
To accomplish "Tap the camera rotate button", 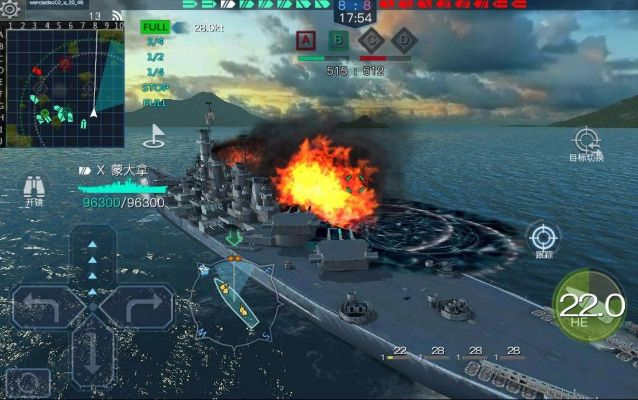I will 28,383.
